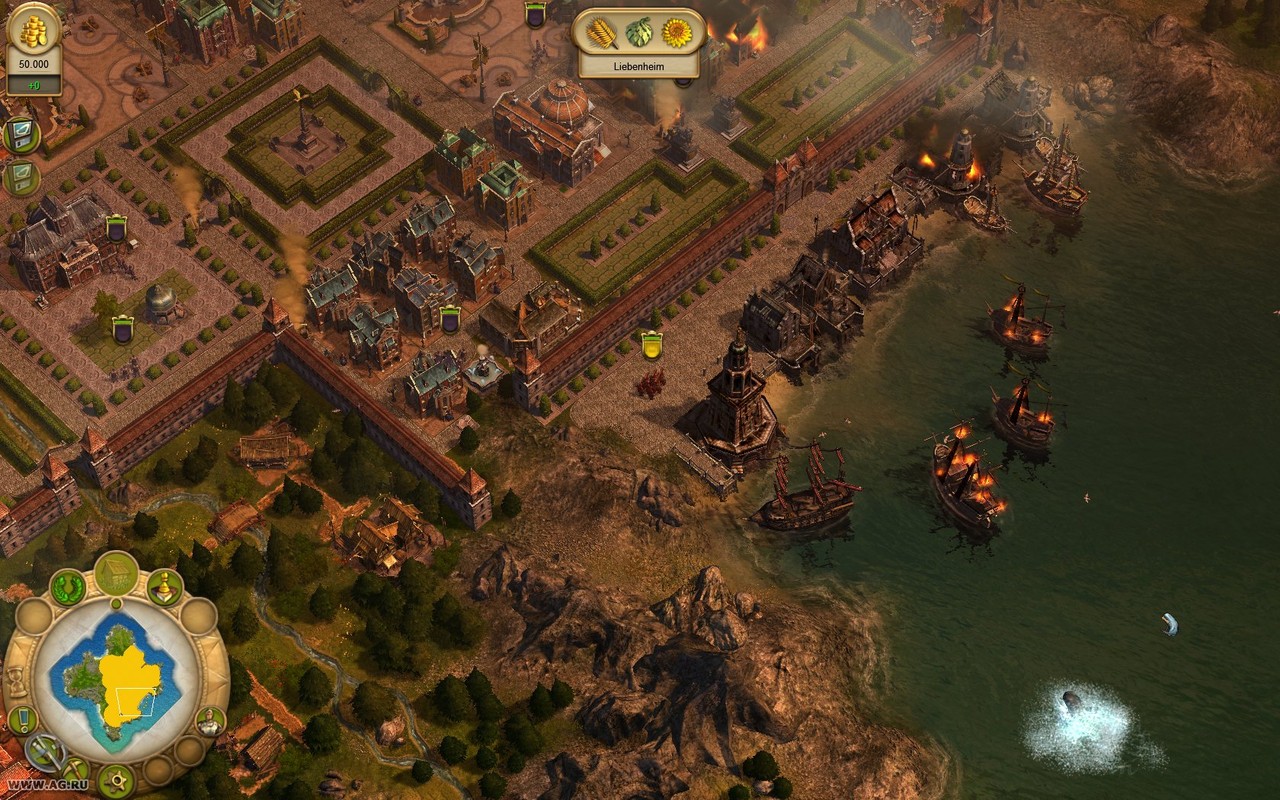This screenshot has height=800, width=1280.
Task: Select the wheat fertility icon
Action: tap(602, 33)
